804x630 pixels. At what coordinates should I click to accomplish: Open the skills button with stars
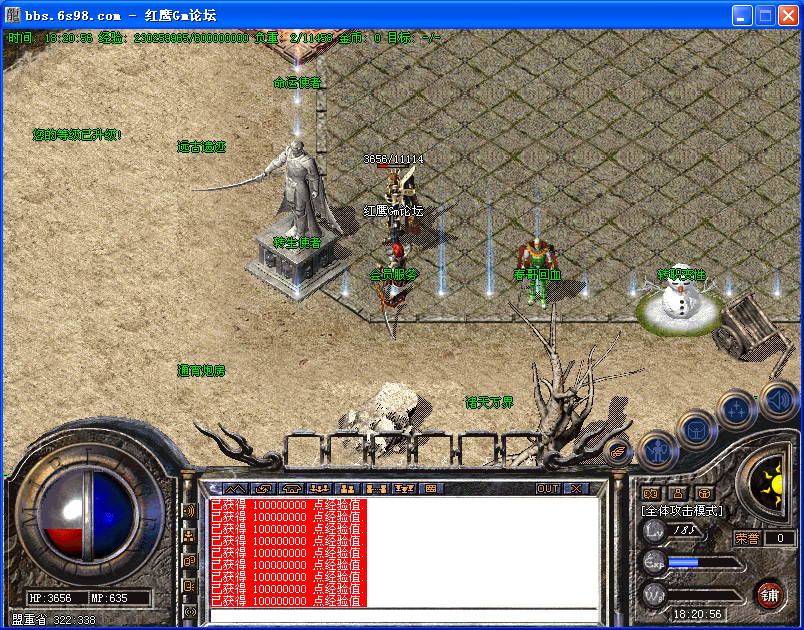[x=737, y=409]
